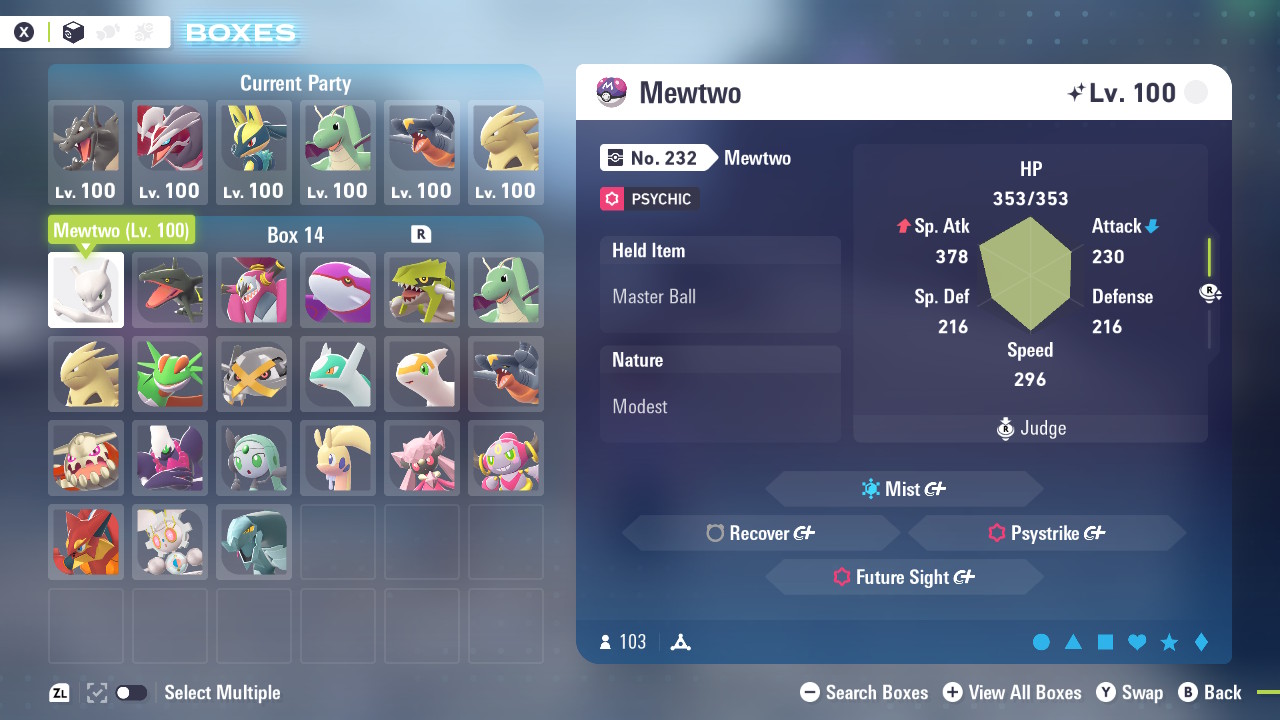Toggle the circle marking on Mewtwo
Viewport: 1280px width, 720px height.
tap(1040, 642)
